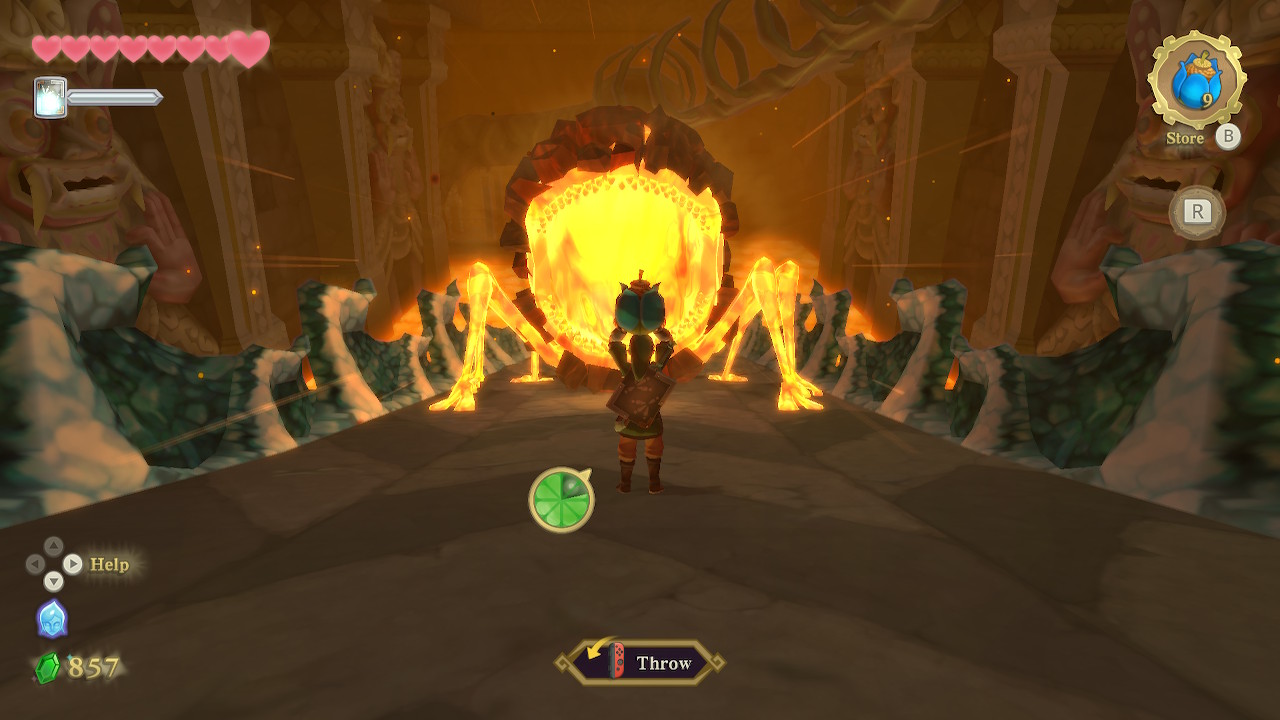Open the Help option
This screenshot has height=720, width=1280.
click(x=109, y=564)
